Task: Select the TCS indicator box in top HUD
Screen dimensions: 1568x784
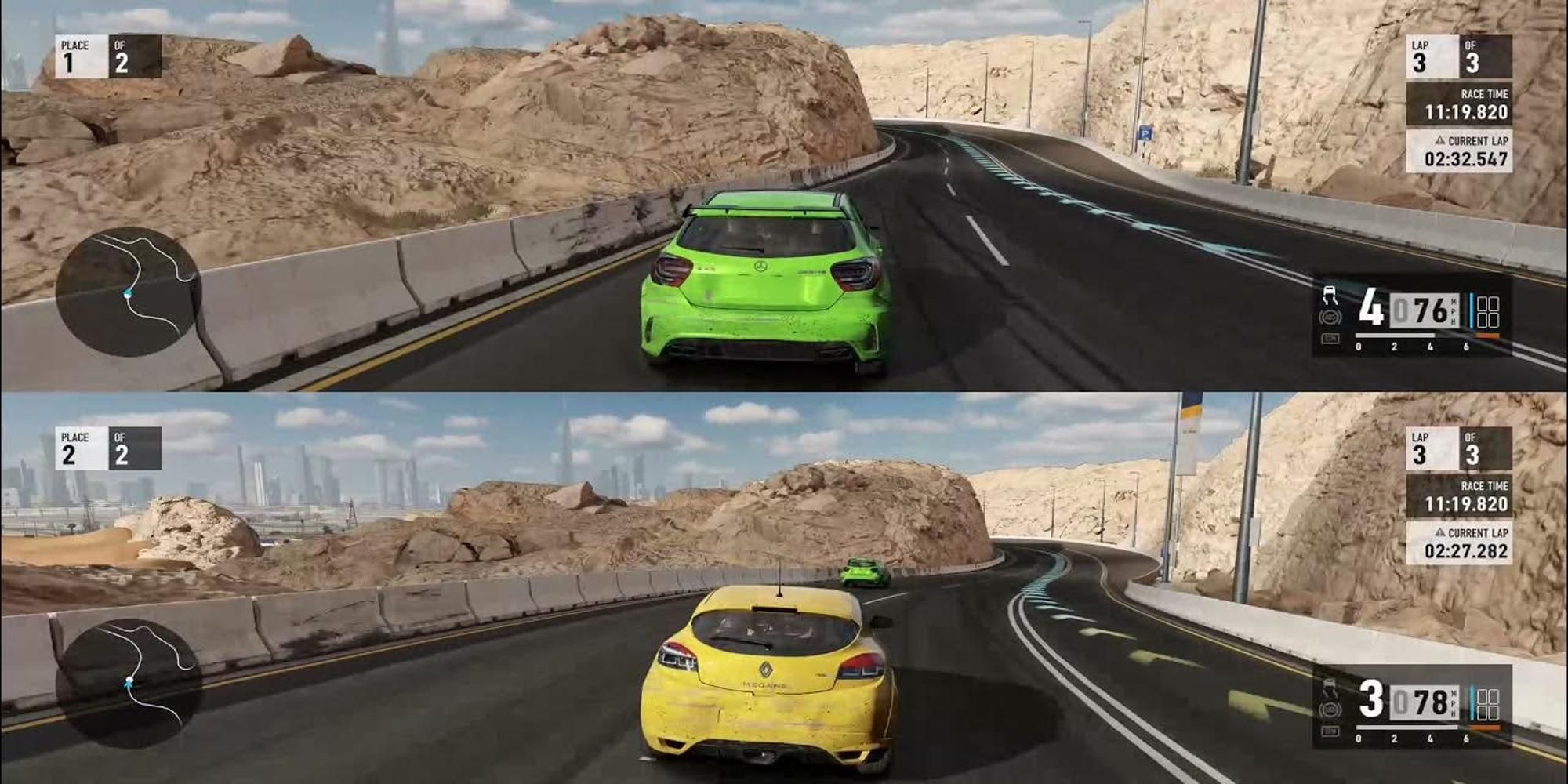Action: click(1331, 339)
